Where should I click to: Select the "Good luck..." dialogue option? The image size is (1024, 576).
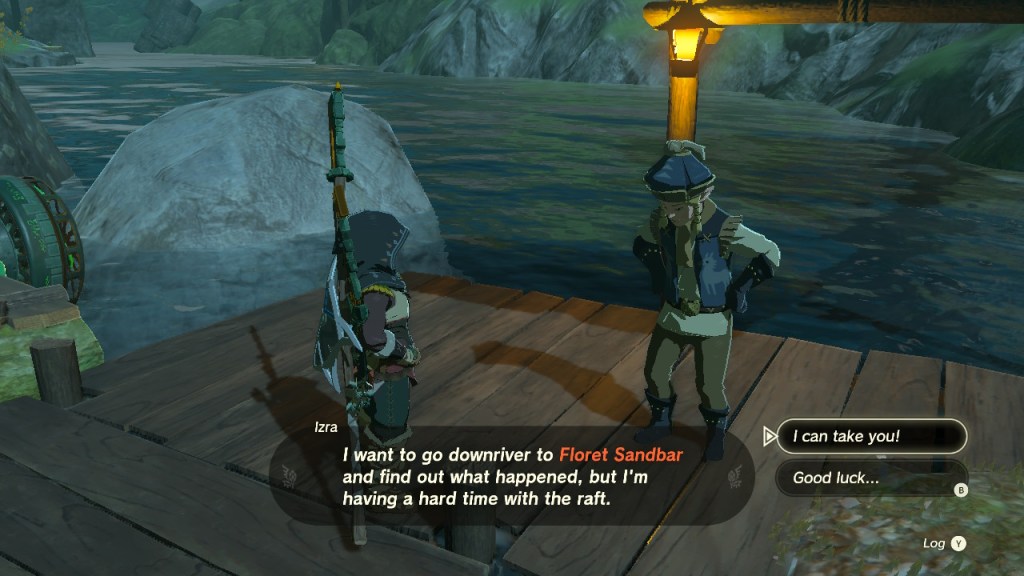pyautogui.click(x=870, y=478)
